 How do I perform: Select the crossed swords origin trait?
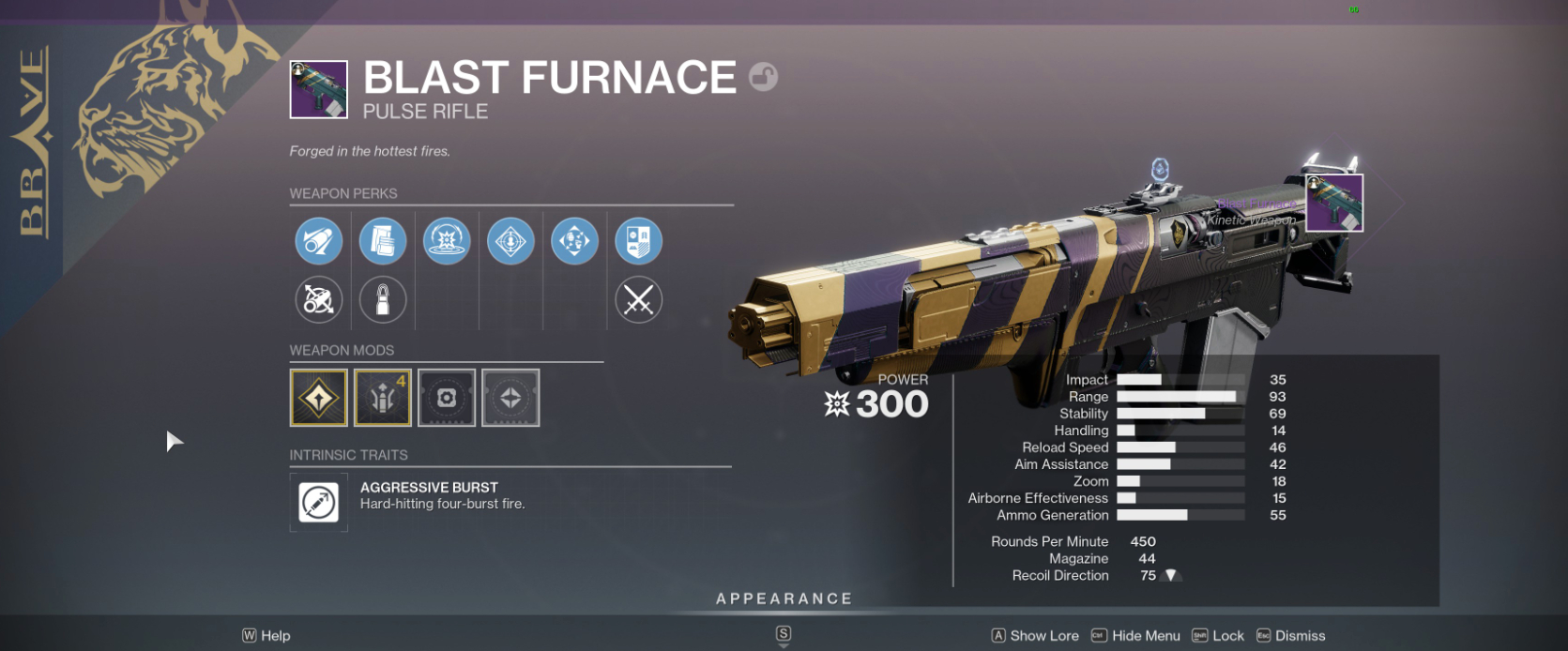pos(638,300)
